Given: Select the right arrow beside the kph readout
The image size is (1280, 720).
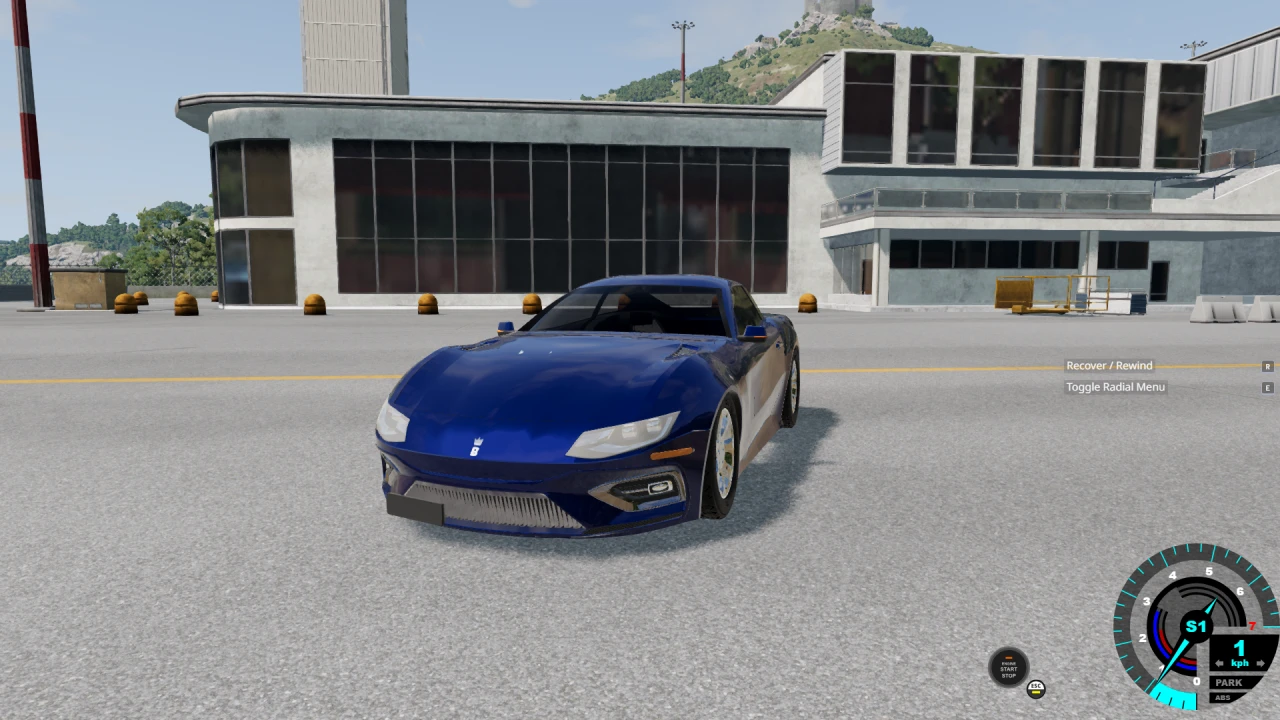Looking at the screenshot, I should click(1260, 663).
